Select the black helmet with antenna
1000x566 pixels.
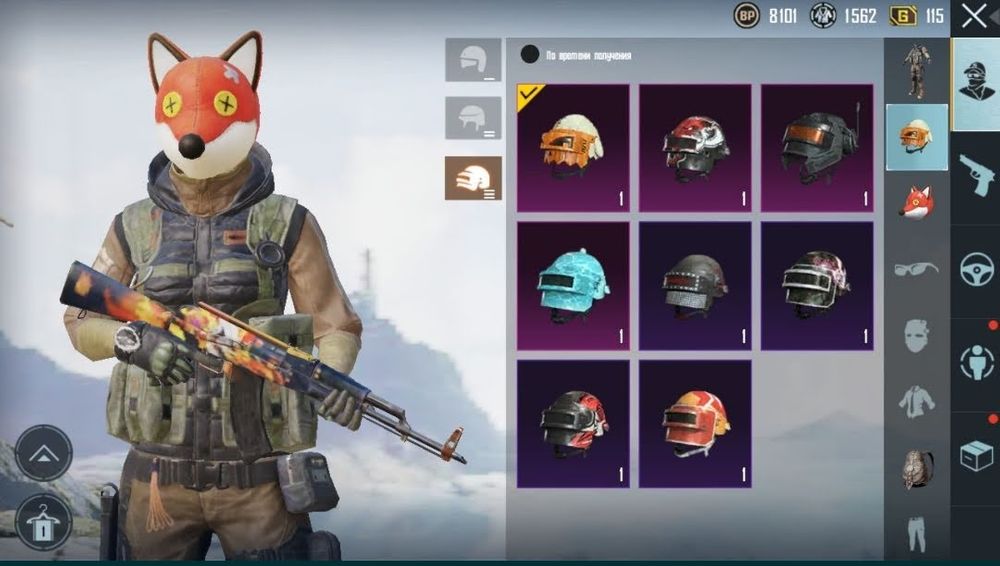(817, 146)
